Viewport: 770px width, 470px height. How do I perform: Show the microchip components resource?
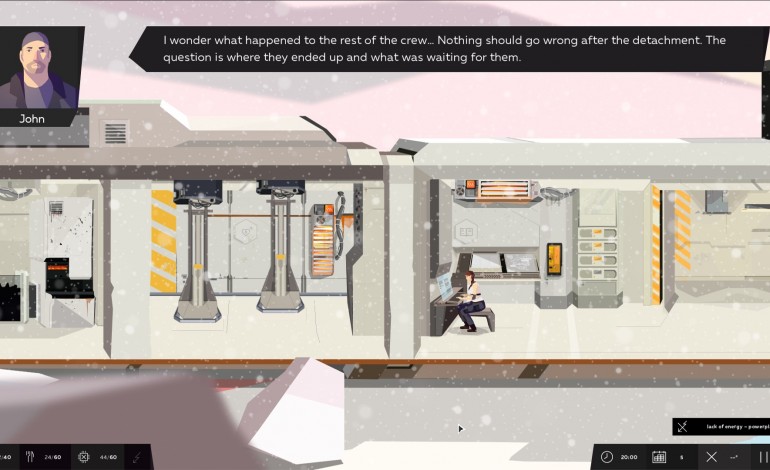83,457
